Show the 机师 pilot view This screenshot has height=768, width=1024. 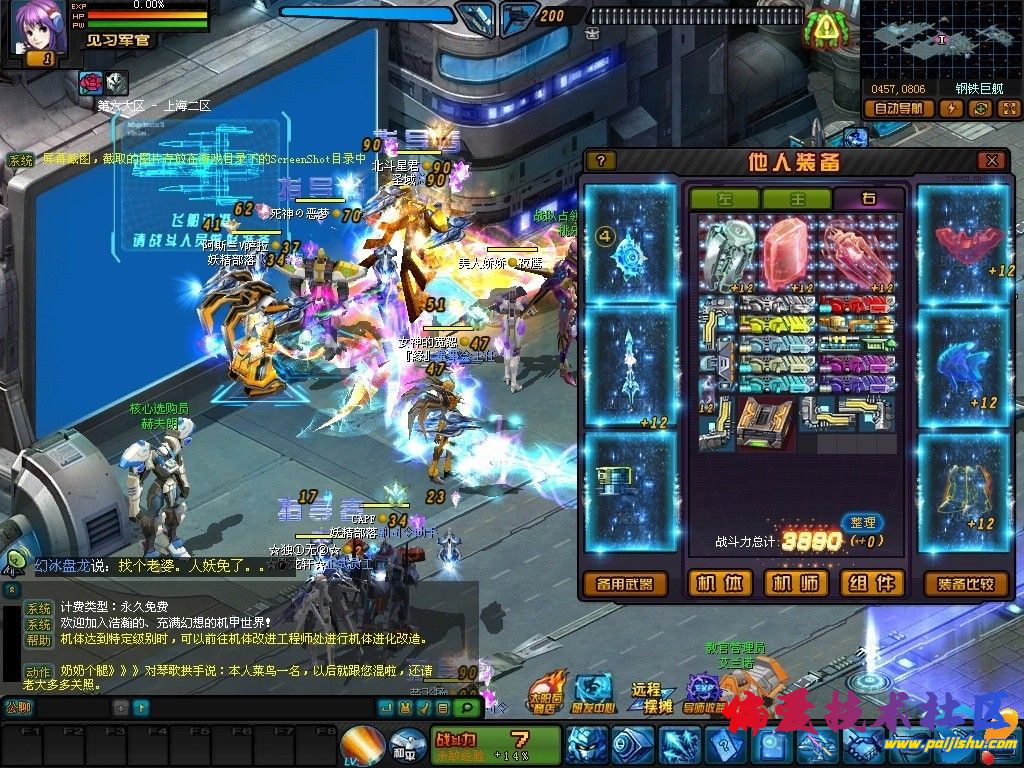tap(796, 584)
